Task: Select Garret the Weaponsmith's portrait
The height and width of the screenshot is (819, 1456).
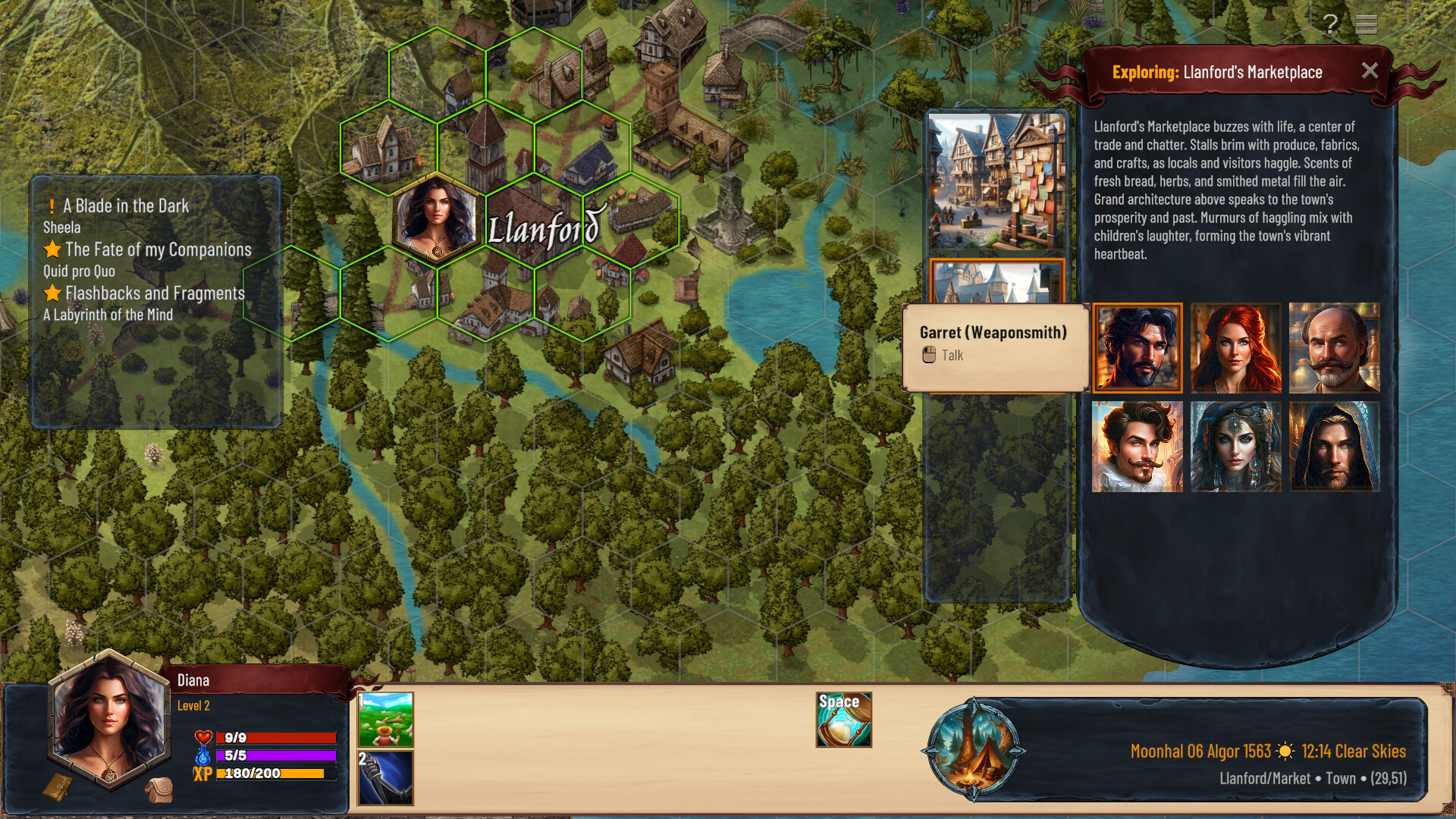Action: (1137, 348)
